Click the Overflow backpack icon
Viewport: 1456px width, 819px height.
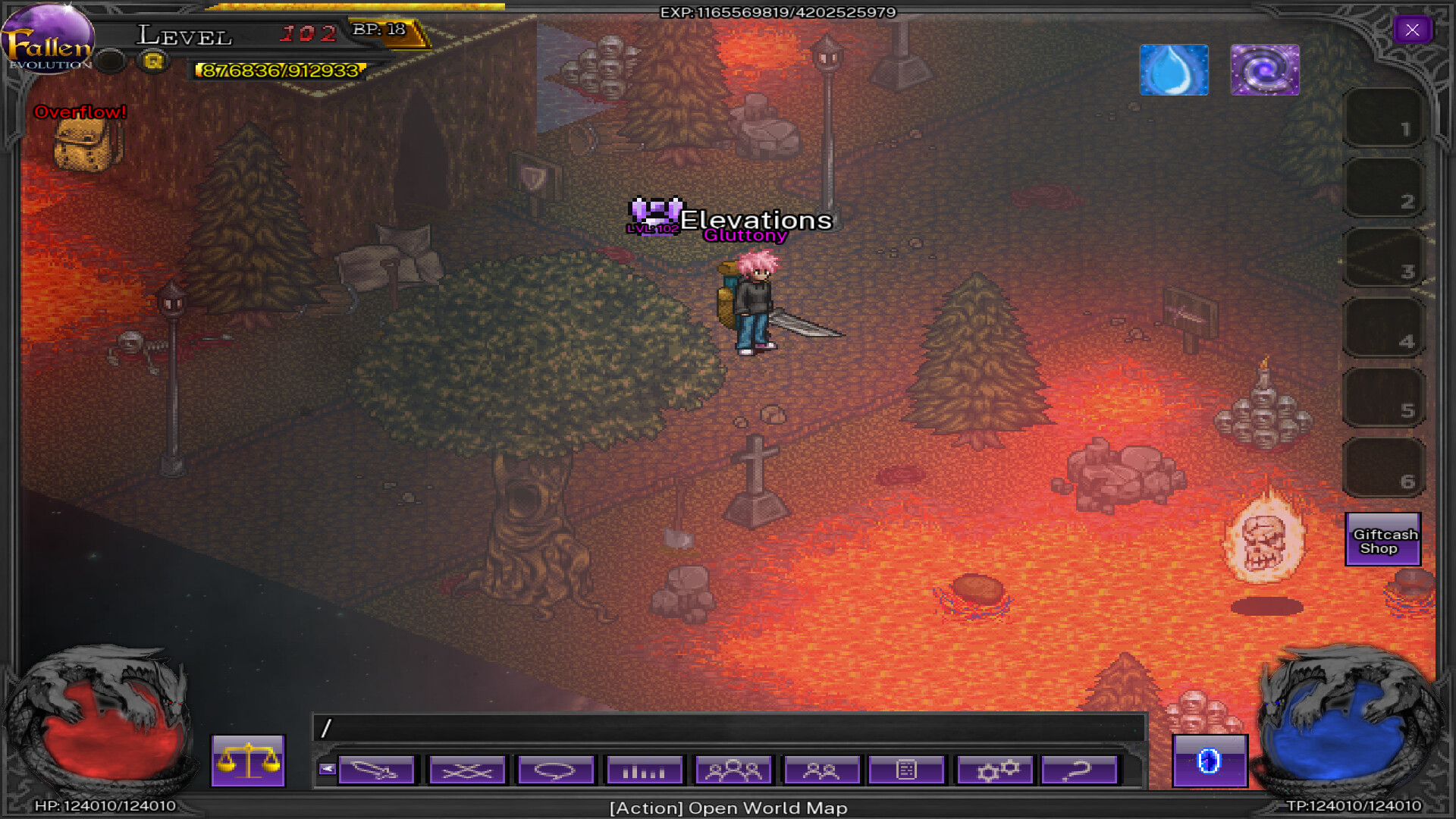coord(82,144)
